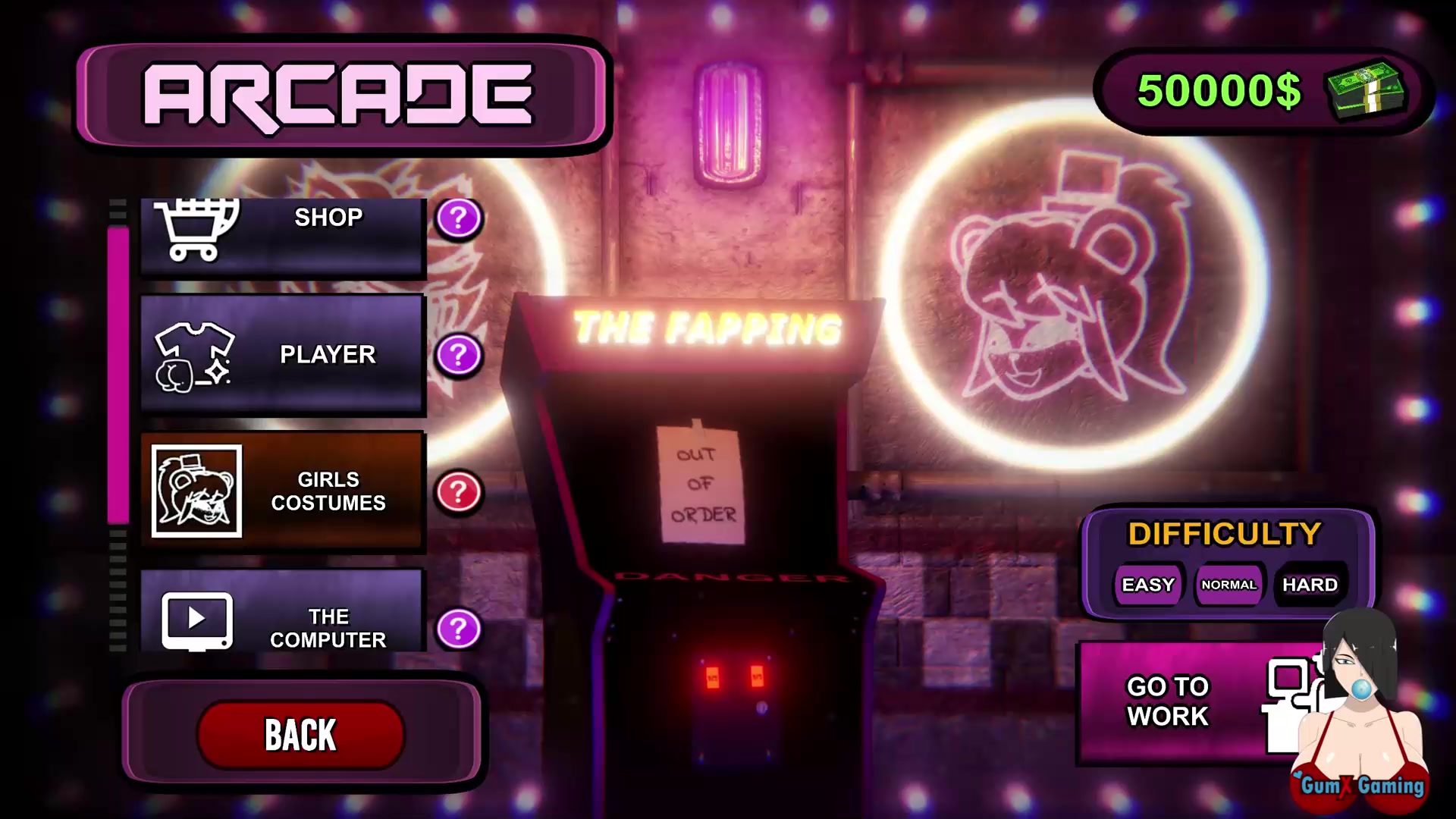The image size is (1456, 819).
Task: Click the red help icon beside Girls Costumes
Action: point(459,492)
